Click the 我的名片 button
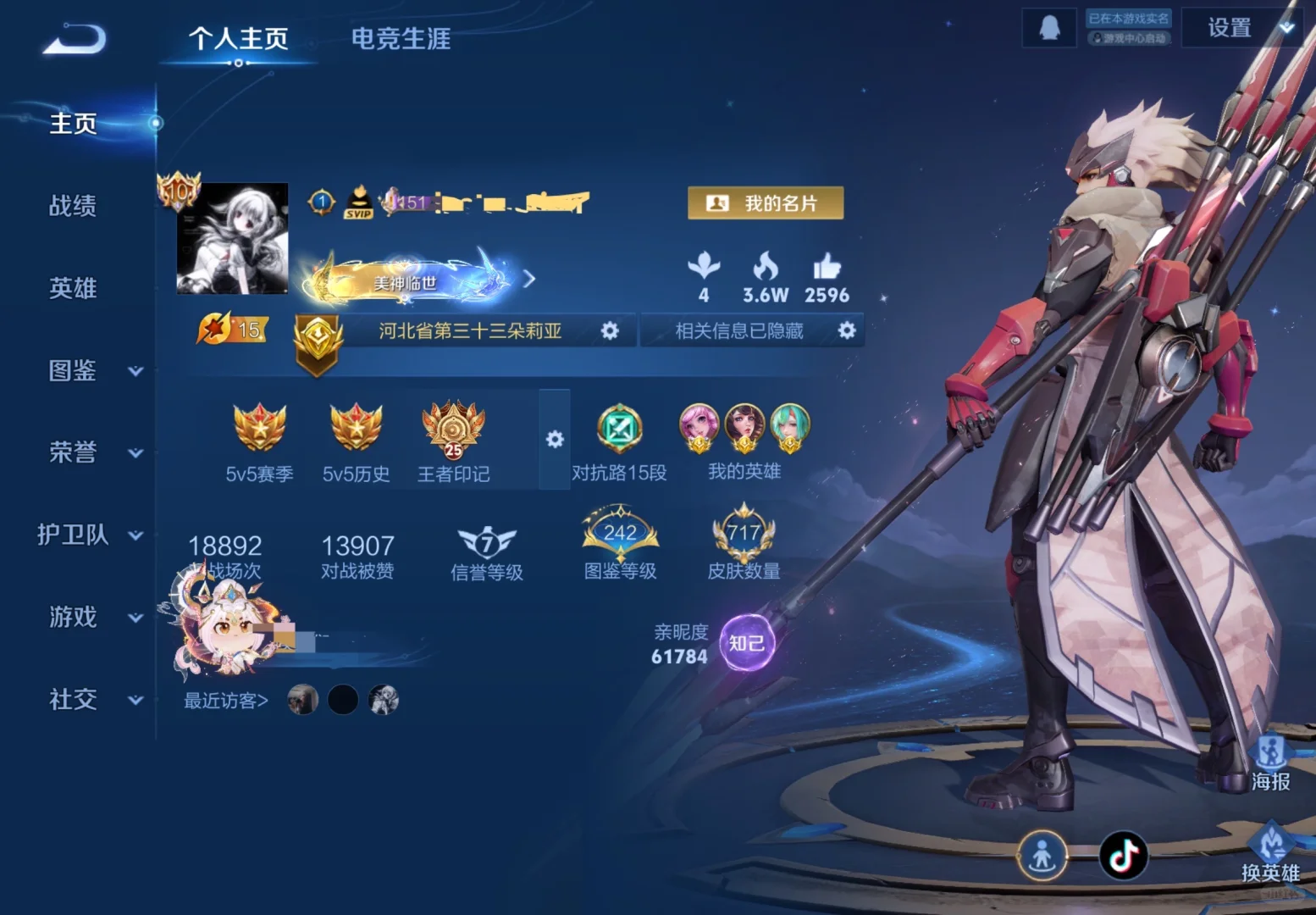The image size is (1316, 915). (765, 202)
